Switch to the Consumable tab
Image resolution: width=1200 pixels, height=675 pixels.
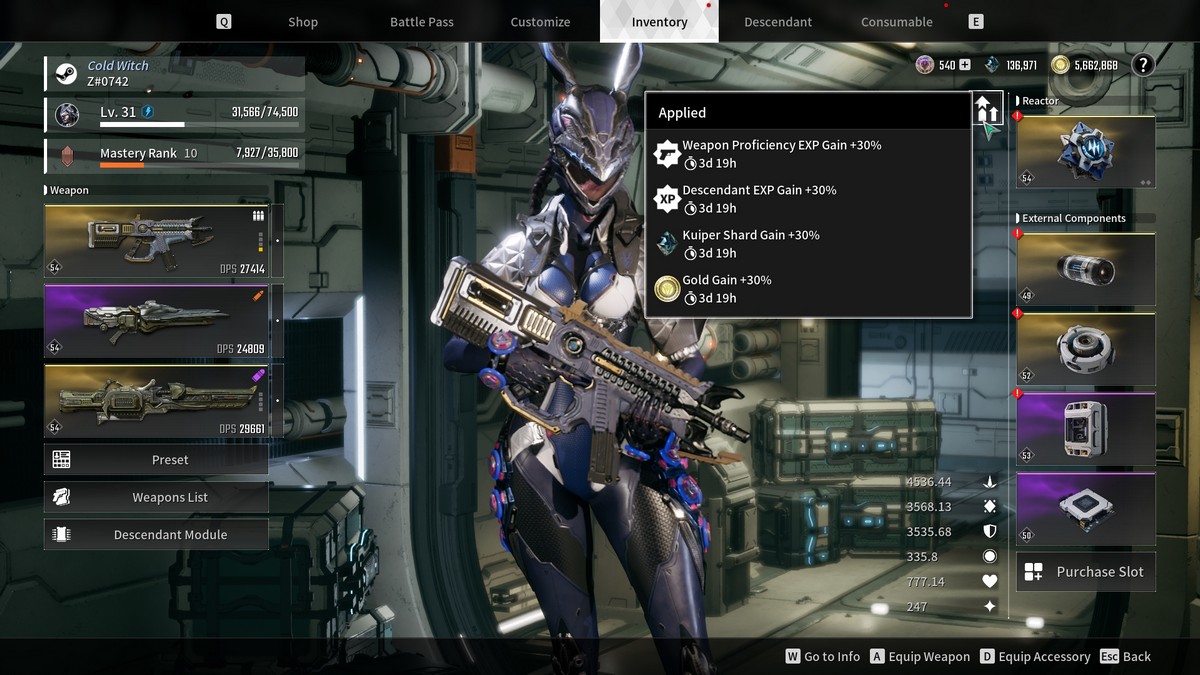click(896, 22)
